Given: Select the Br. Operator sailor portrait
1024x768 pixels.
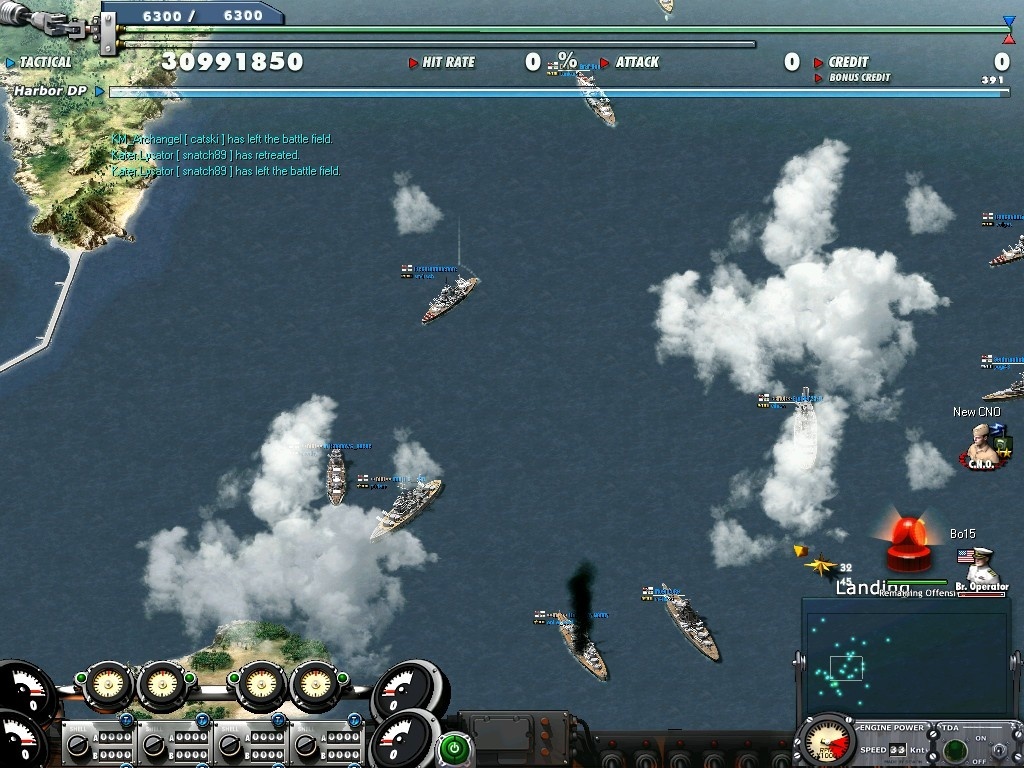Looking at the screenshot, I should click(981, 570).
